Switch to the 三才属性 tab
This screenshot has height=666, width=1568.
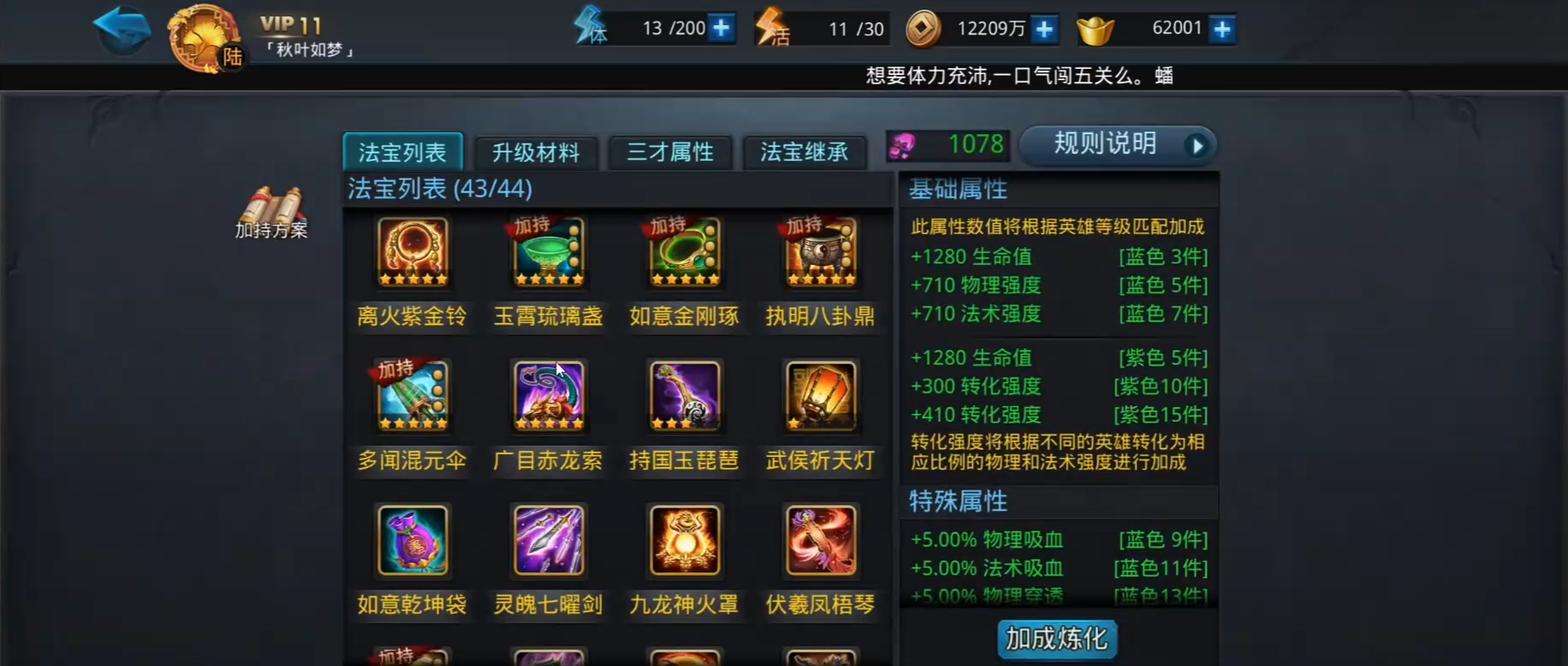(x=671, y=152)
